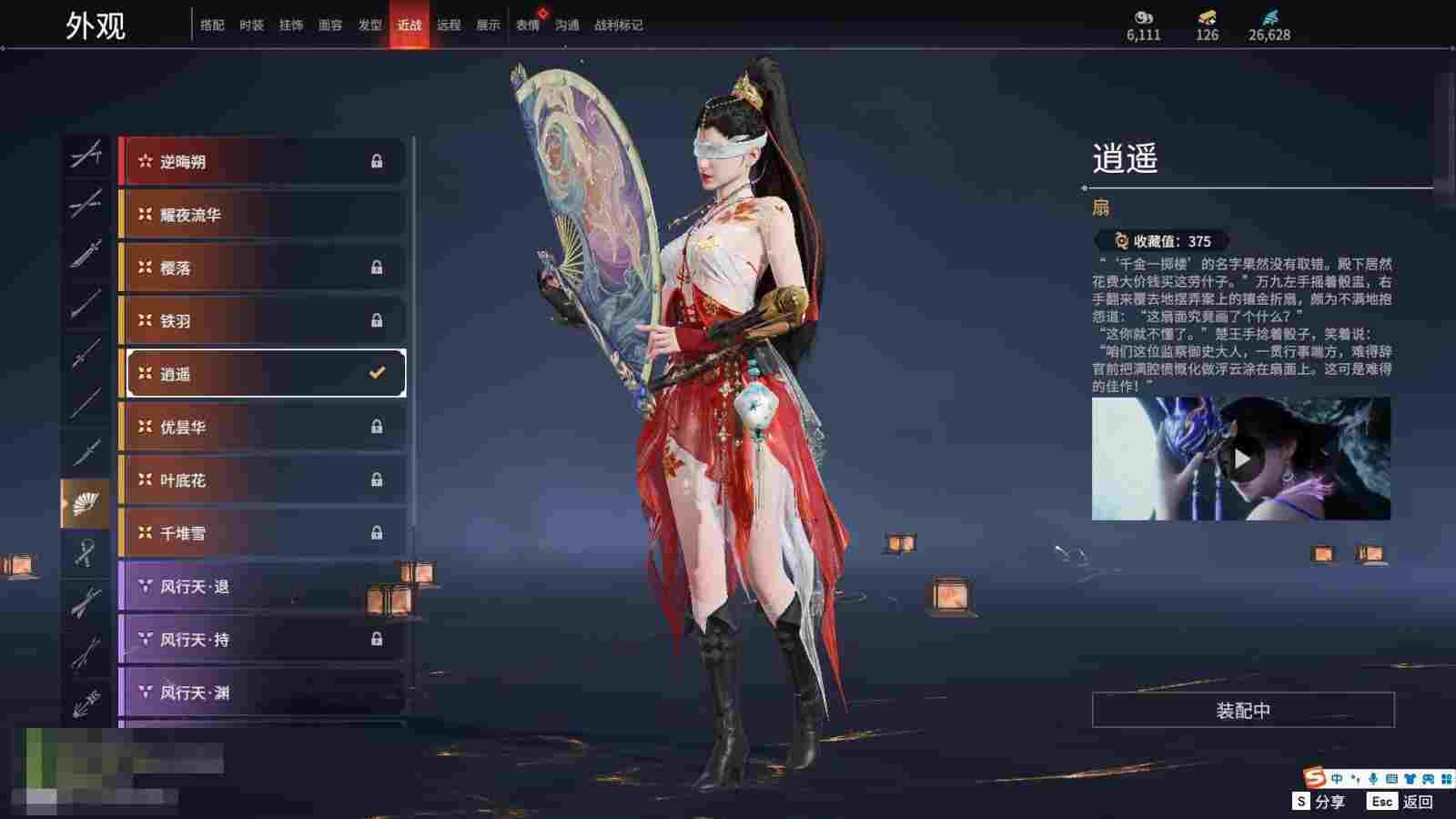Open the 挂饰 tab
The width and height of the screenshot is (1456, 819).
coord(291,25)
